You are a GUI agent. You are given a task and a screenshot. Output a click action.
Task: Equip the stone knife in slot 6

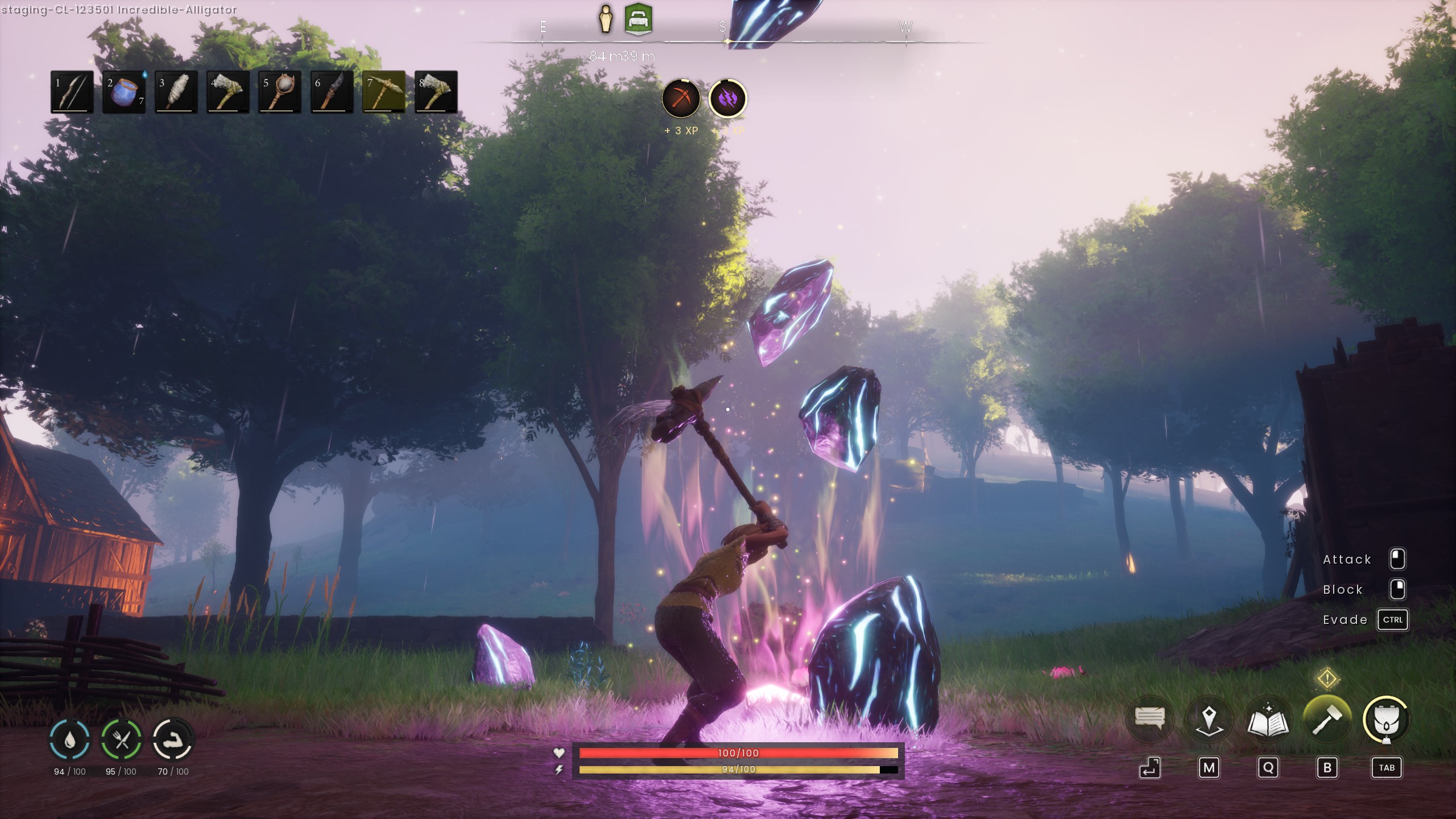click(332, 92)
